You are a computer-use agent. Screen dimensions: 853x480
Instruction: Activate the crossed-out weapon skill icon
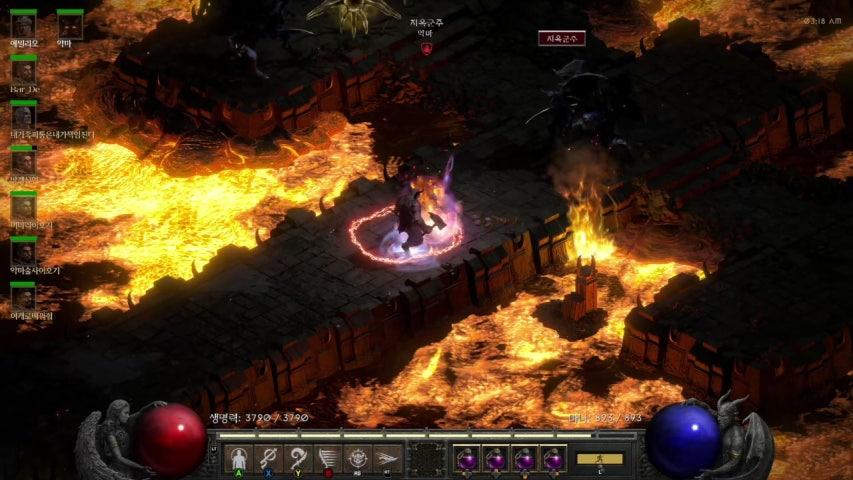(268, 458)
